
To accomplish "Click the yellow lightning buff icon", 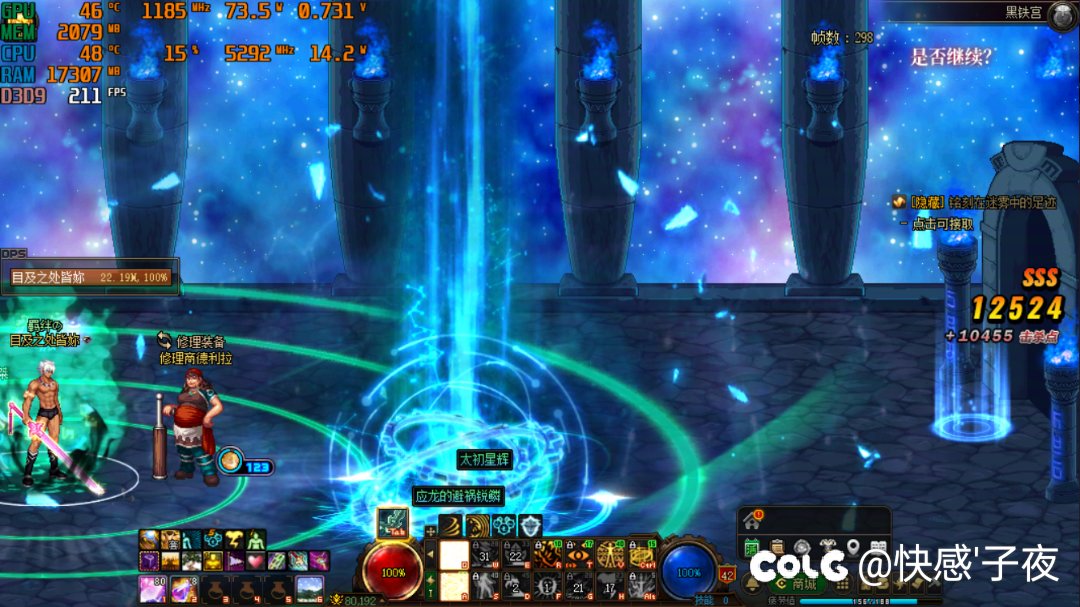I will pyautogui.click(x=233, y=540).
